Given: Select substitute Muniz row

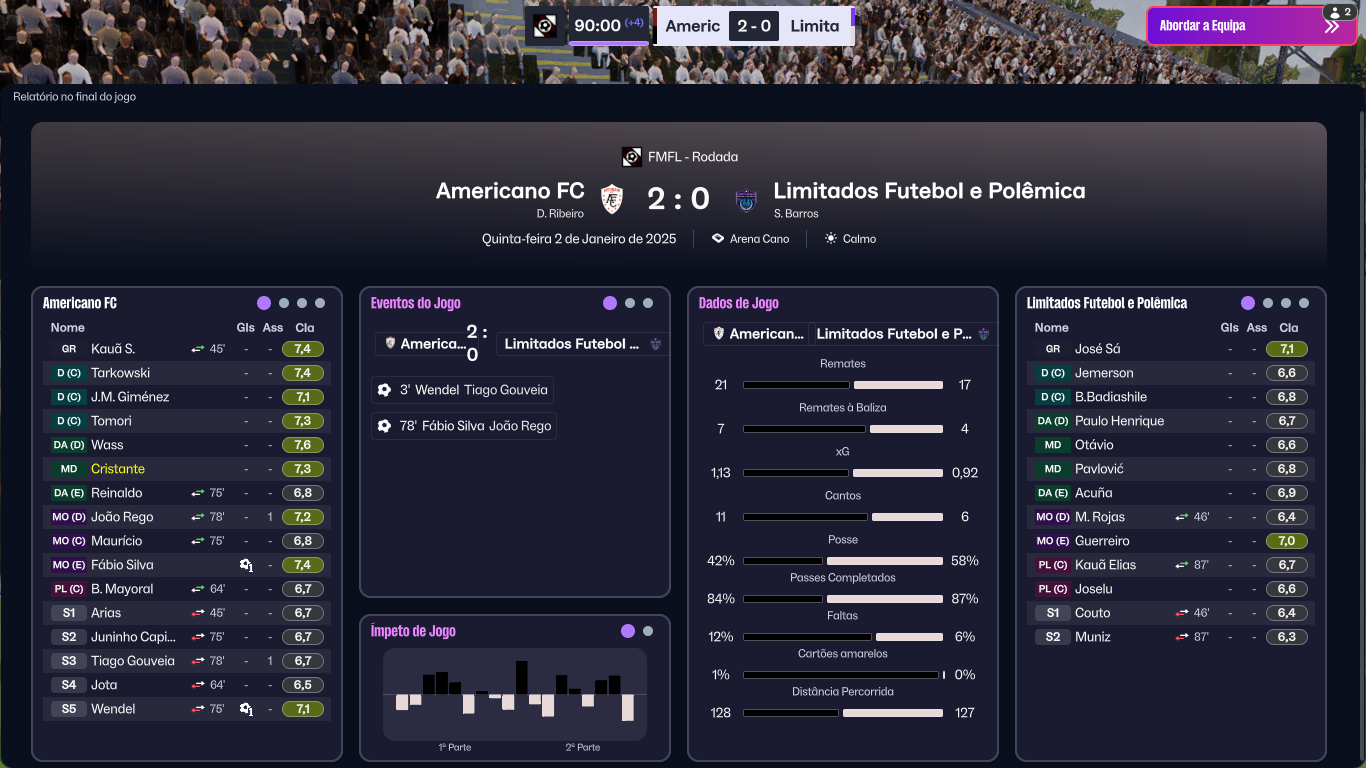Looking at the screenshot, I should tap(1093, 637).
